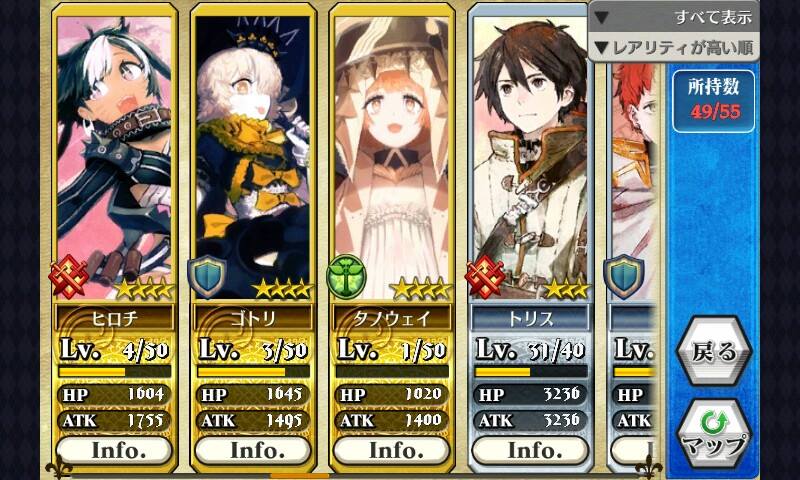Screen dimensions: 800x480
Task: Open the マップ screen
Action: (713, 433)
